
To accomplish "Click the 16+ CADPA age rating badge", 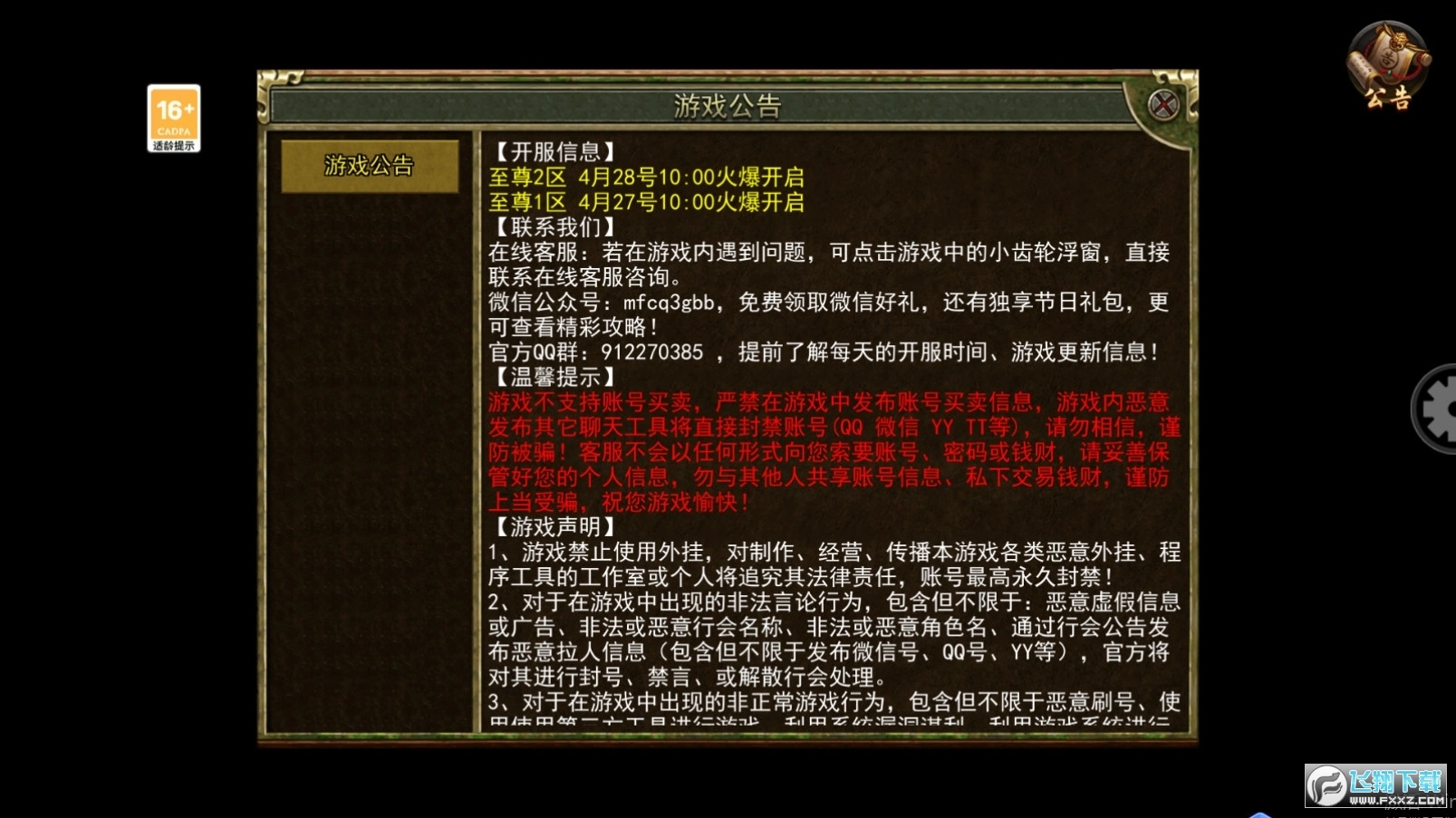I will 173,109.
